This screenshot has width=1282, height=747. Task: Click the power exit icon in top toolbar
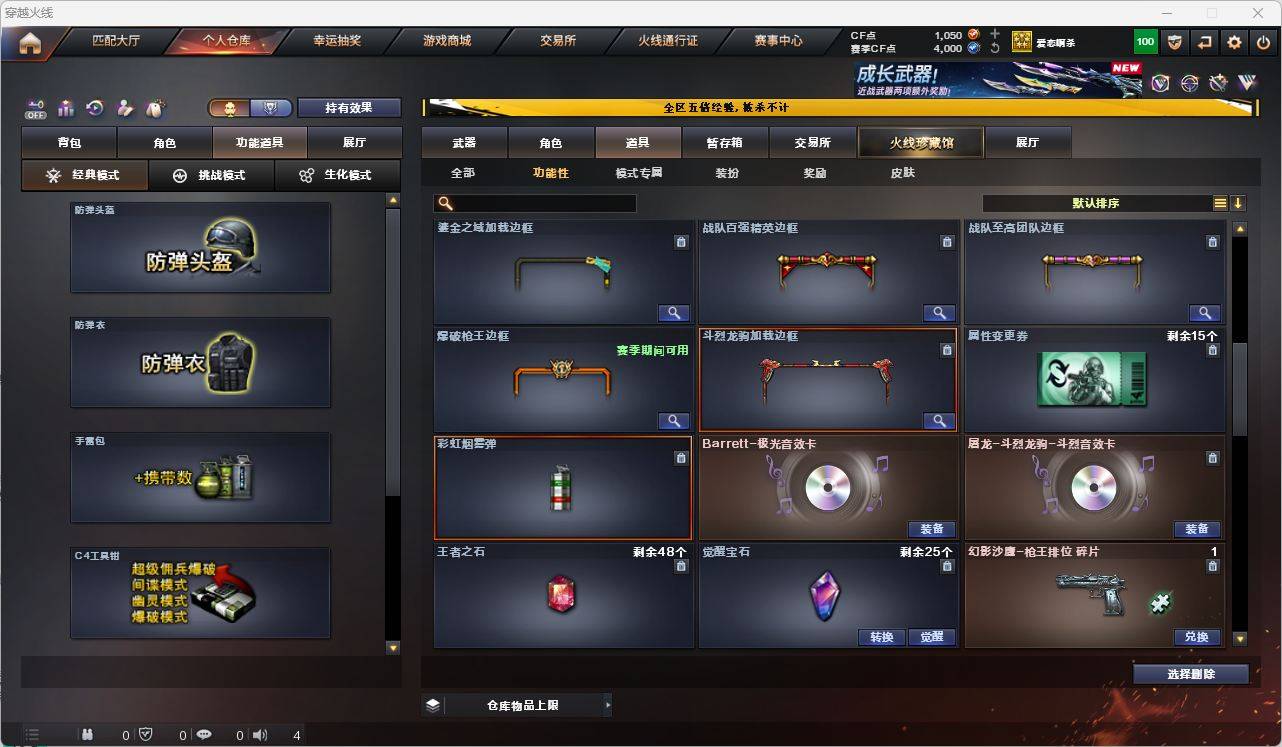click(x=1261, y=41)
